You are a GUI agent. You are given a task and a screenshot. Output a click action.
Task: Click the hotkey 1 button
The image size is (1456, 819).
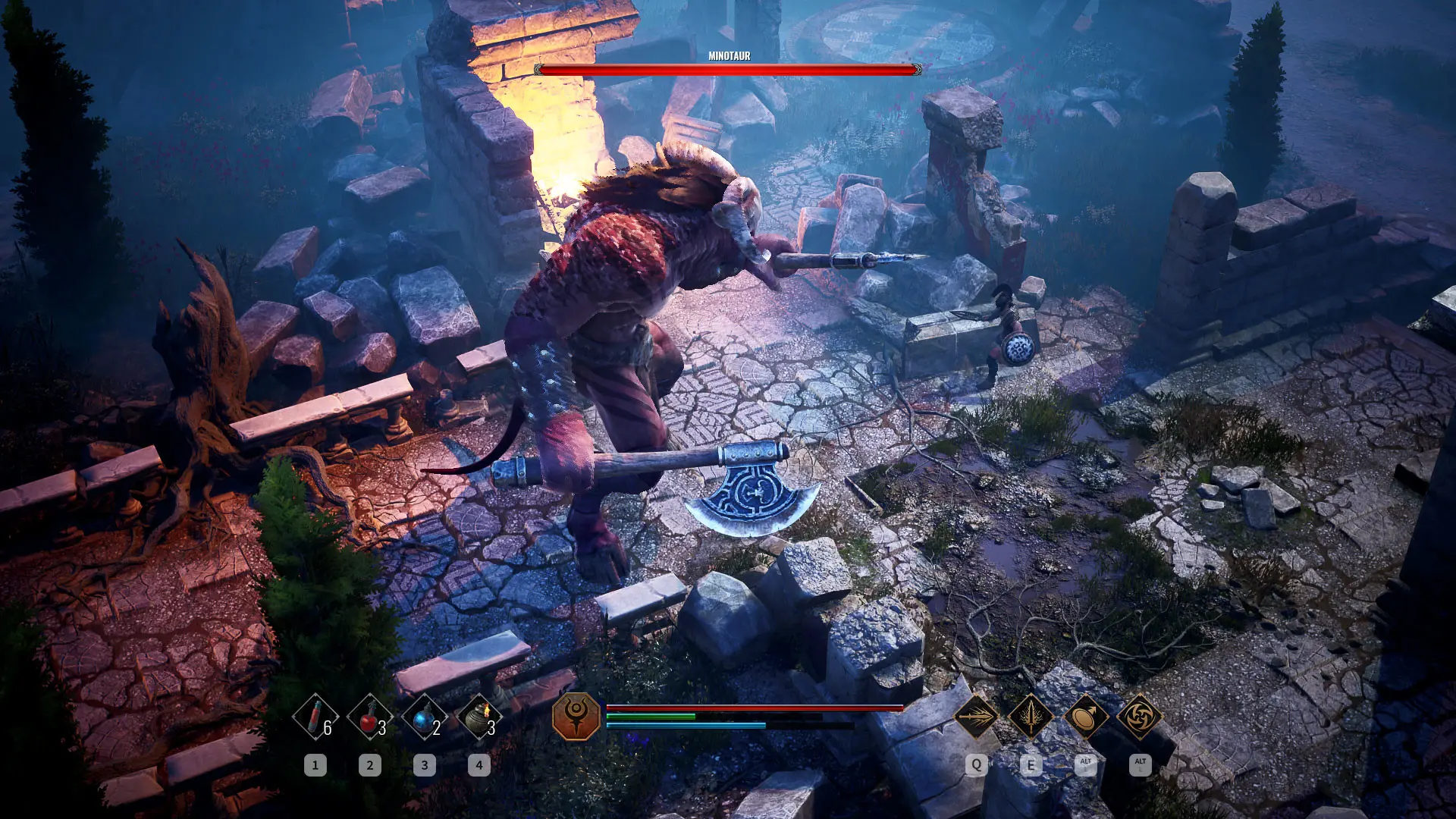[315, 766]
